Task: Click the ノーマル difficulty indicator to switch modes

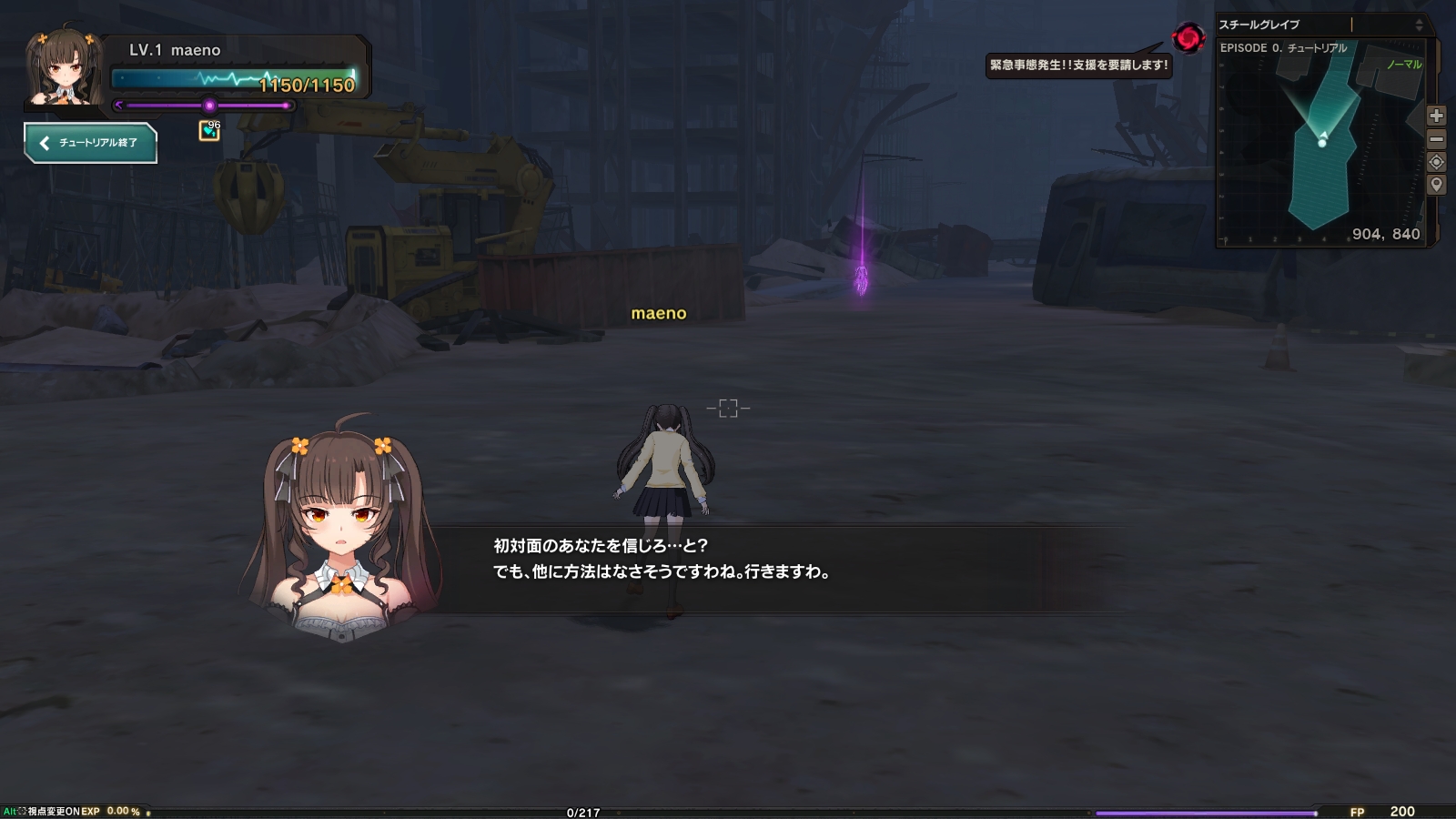Action: coord(1407,65)
